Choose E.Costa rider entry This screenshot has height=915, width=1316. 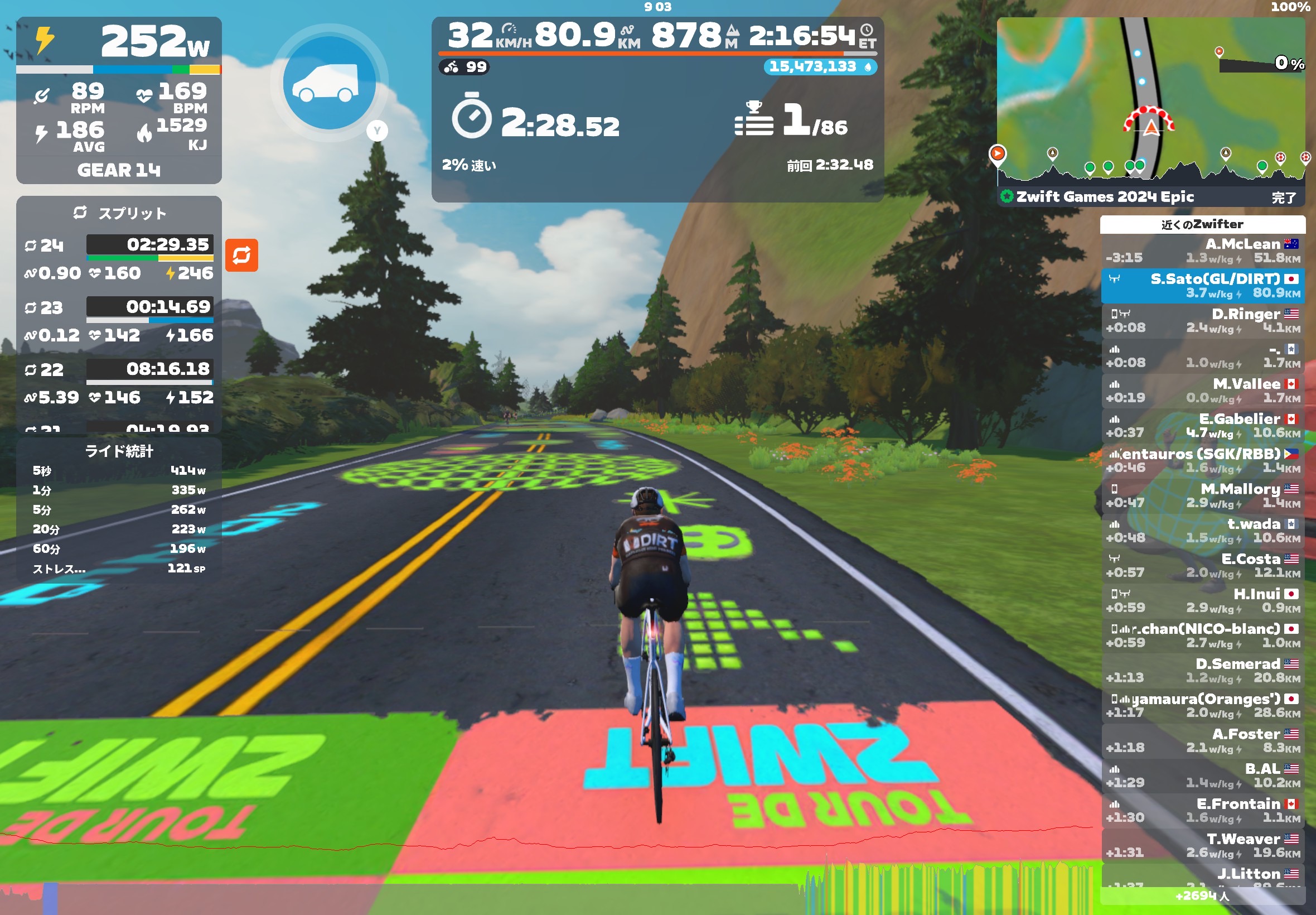1202,566
